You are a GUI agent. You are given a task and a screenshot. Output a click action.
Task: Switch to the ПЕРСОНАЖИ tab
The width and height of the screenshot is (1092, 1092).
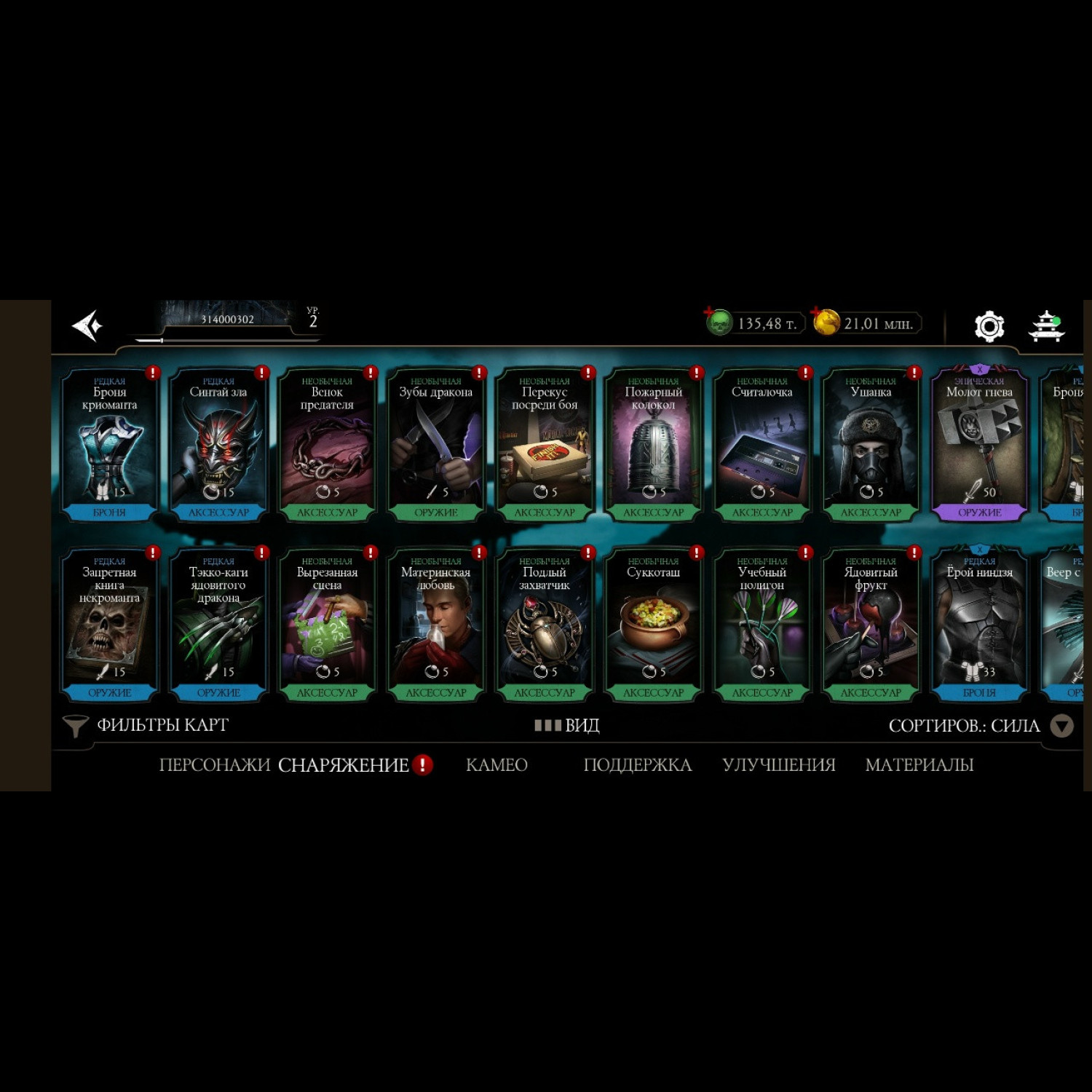(214, 764)
